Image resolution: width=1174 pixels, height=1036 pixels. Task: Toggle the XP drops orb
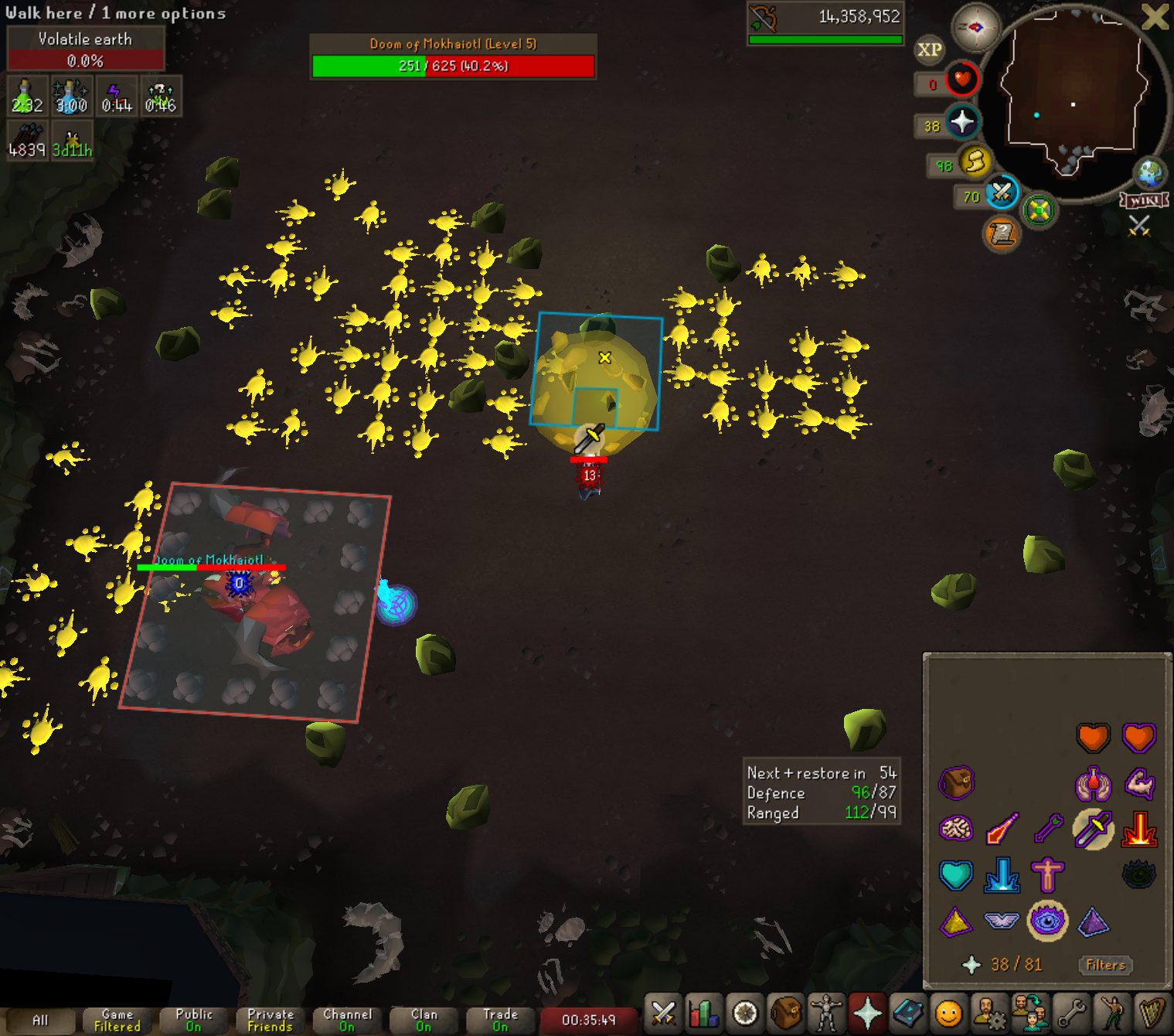pos(929,50)
